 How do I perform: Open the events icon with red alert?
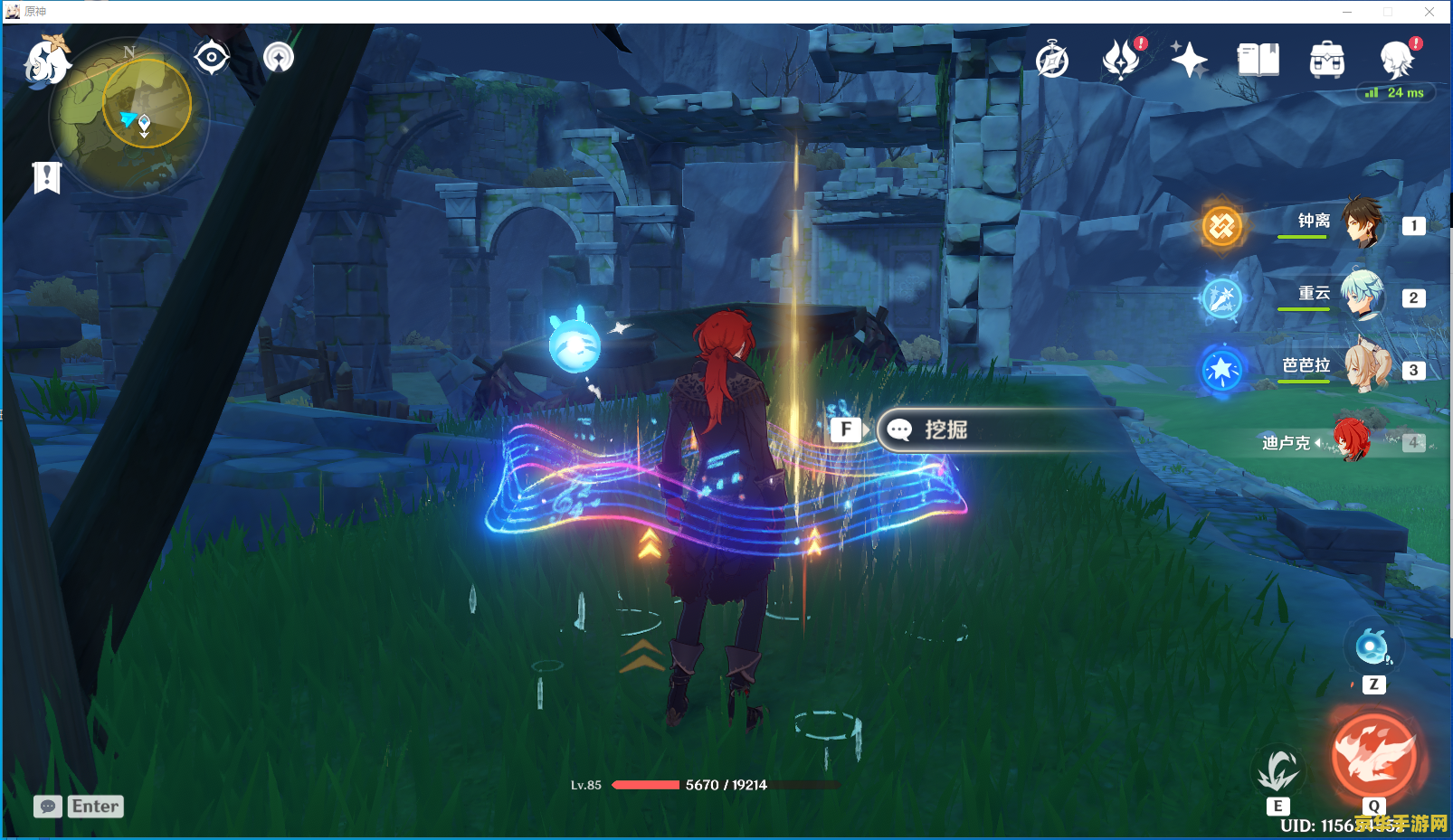click(1122, 60)
